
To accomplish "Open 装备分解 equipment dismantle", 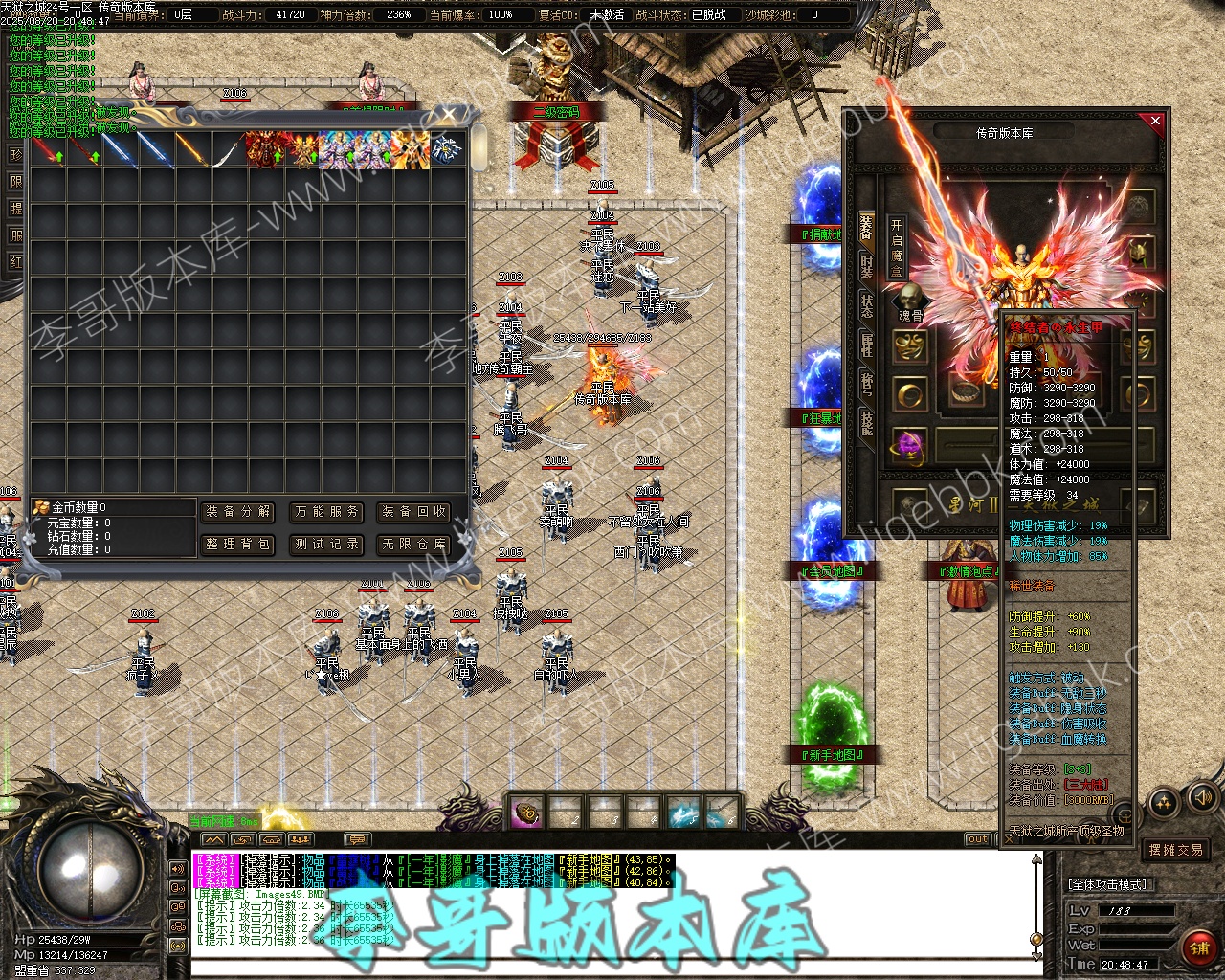I will click(x=238, y=512).
